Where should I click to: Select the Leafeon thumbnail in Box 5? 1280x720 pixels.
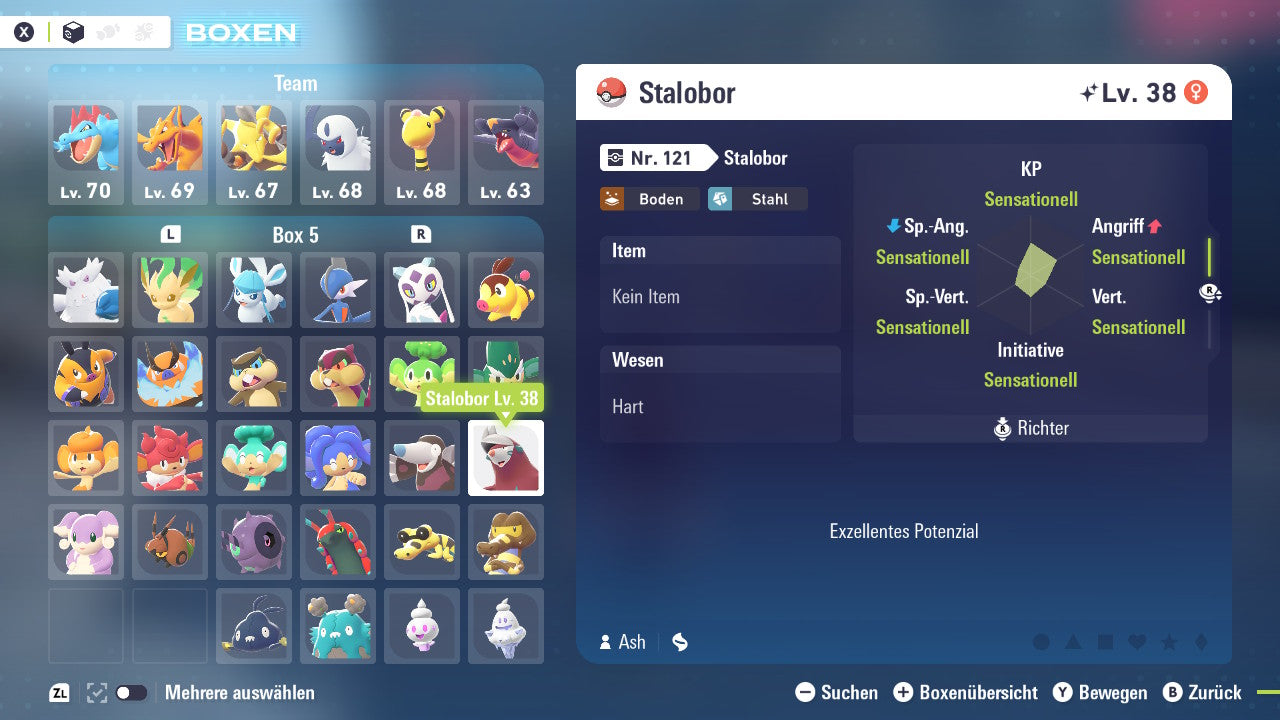pyautogui.click(x=170, y=290)
